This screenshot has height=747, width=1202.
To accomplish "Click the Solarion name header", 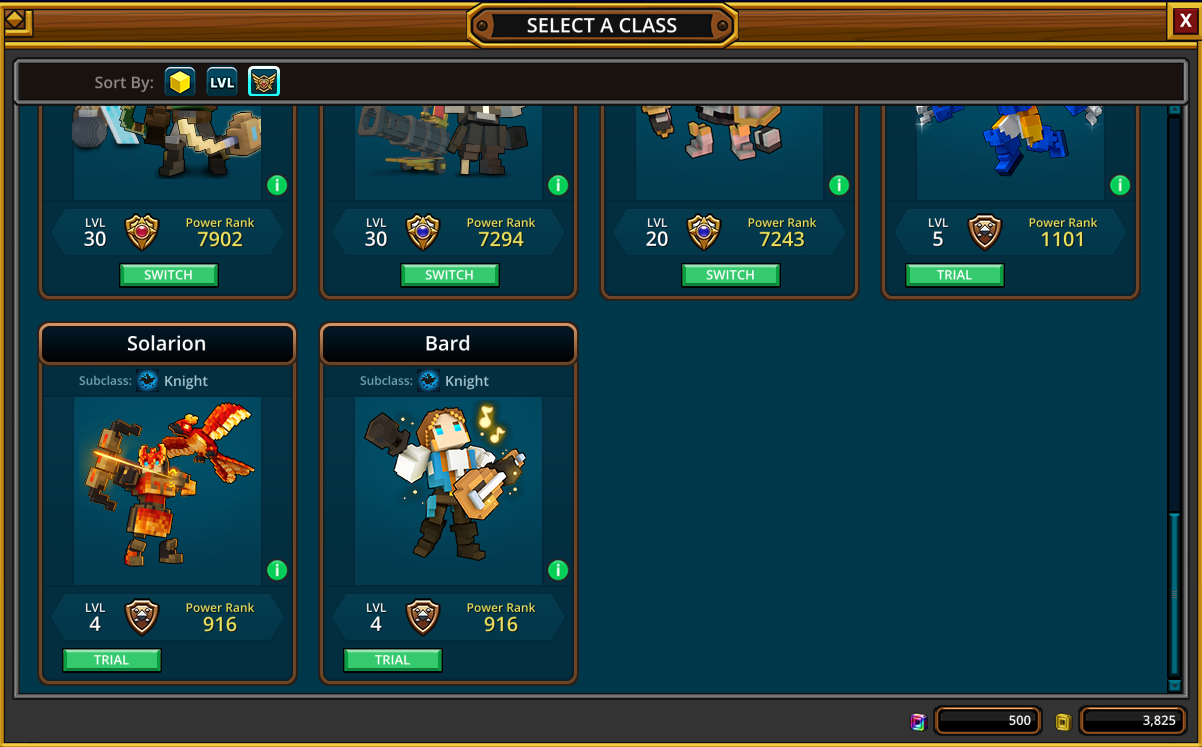I will coord(167,344).
